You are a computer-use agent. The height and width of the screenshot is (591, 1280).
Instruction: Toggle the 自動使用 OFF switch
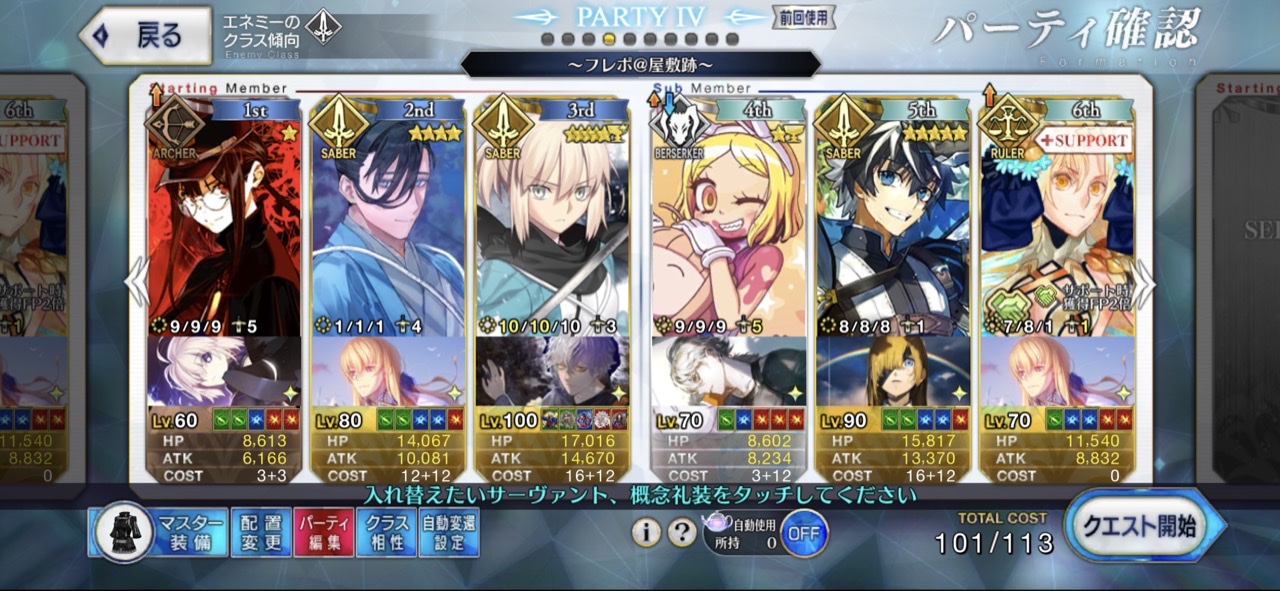coord(804,532)
